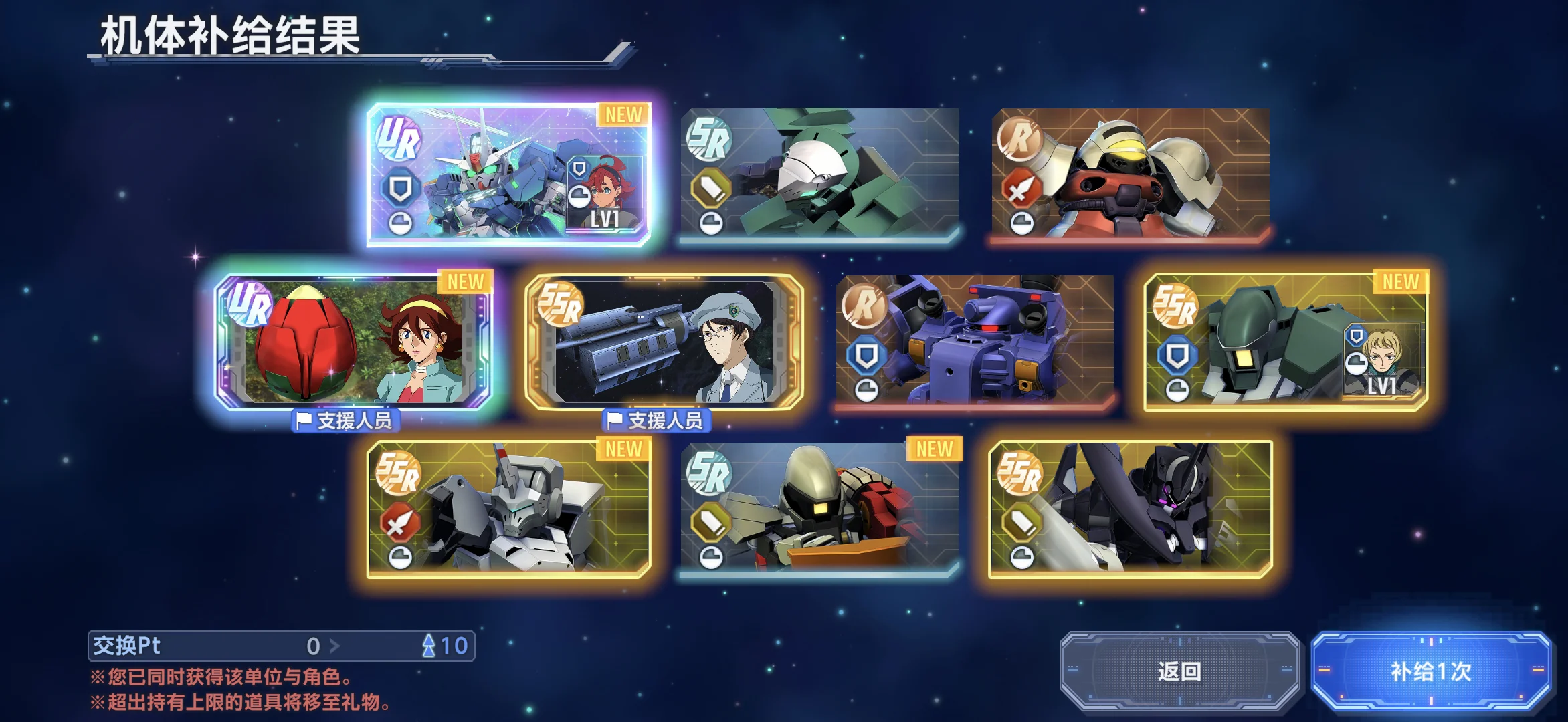Tap the 补给1次 supply once button
Image resolution: width=1568 pixels, height=722 pixels.
pos(1431,671)
